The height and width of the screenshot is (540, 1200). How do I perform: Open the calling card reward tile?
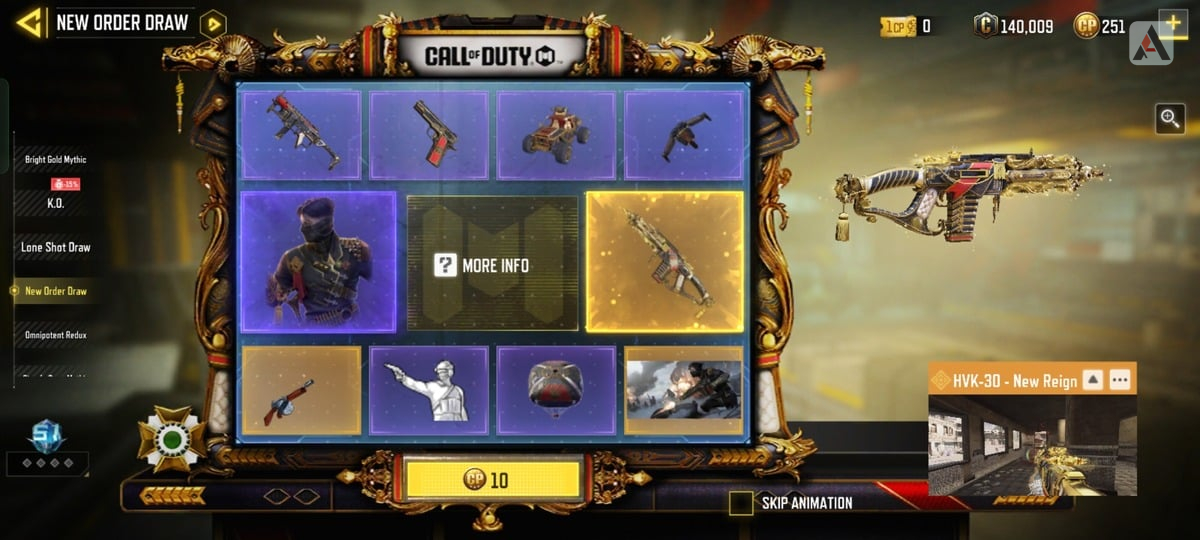(684, 390)
